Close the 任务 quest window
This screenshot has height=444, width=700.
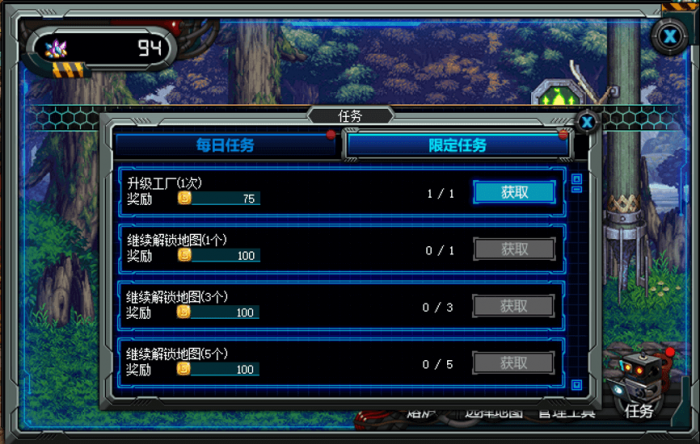[588, 122]
